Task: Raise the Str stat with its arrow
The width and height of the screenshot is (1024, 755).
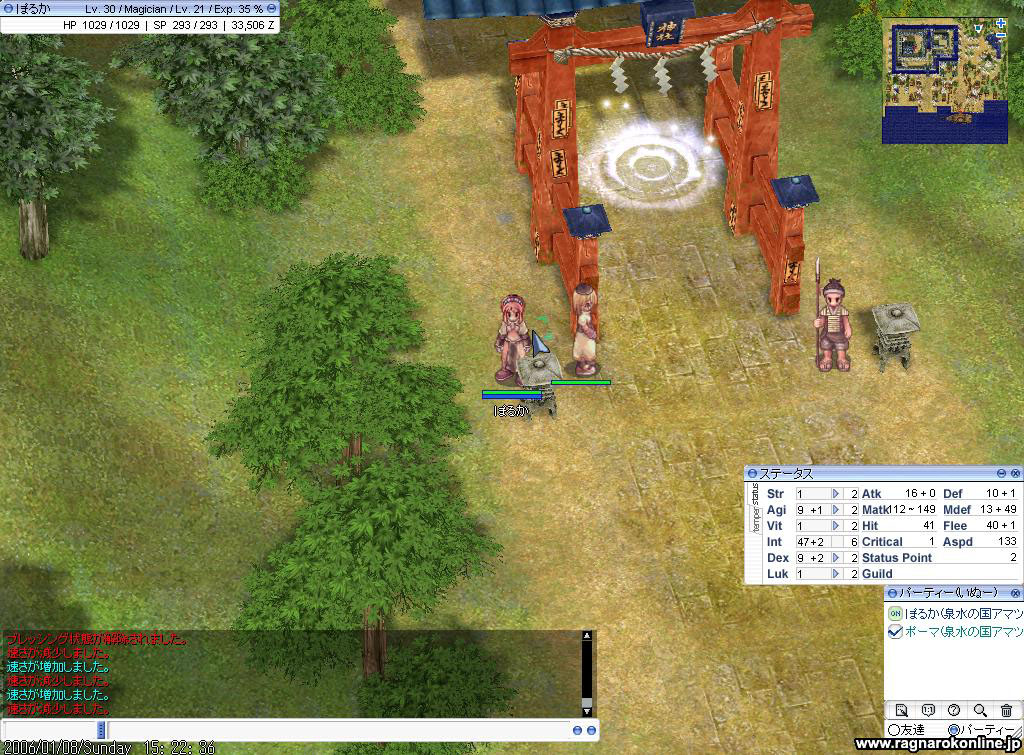Action: coord(836,494)
